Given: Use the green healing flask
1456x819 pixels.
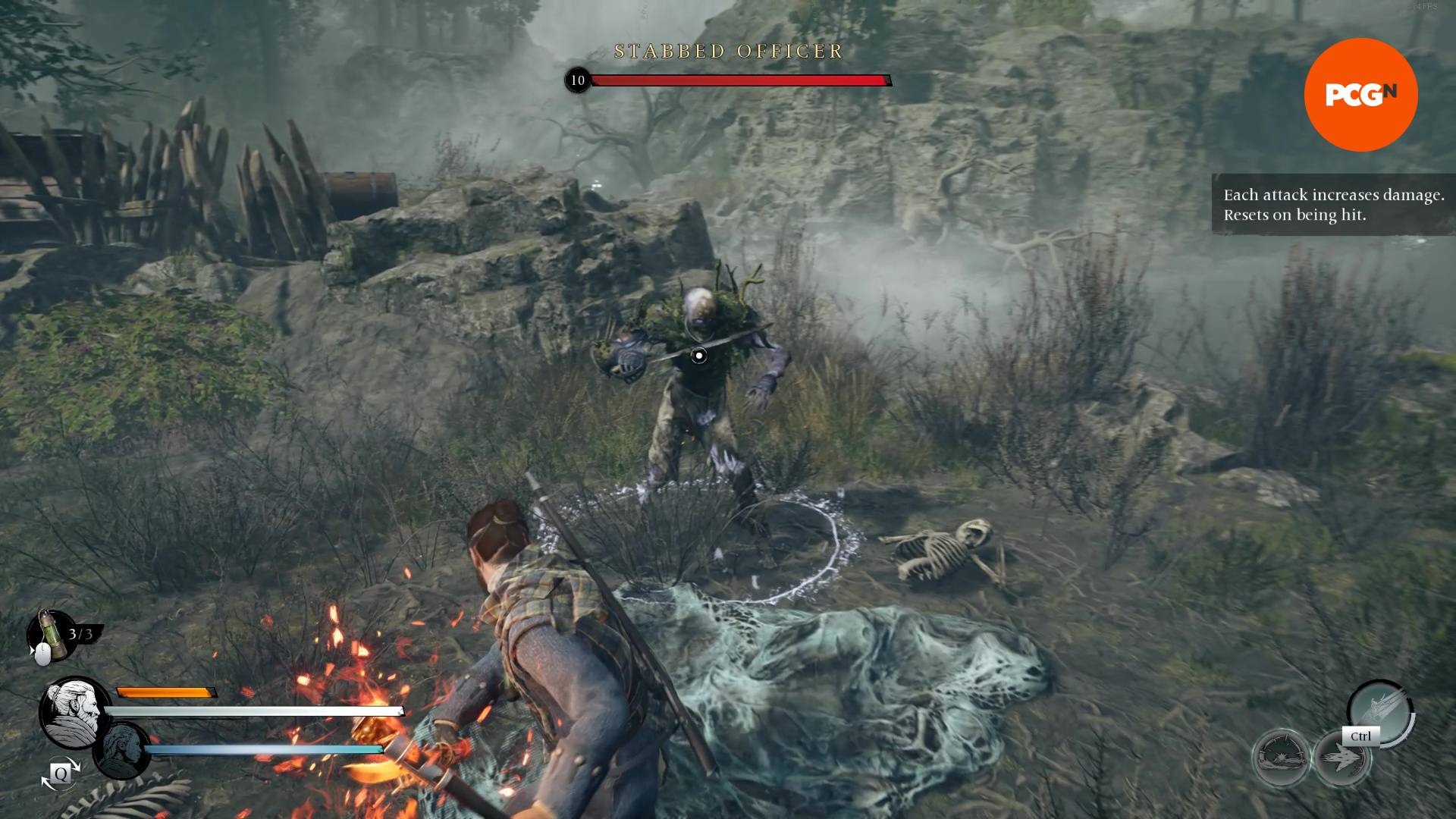Looking at the screenshot, I should [x=49, y=633].
